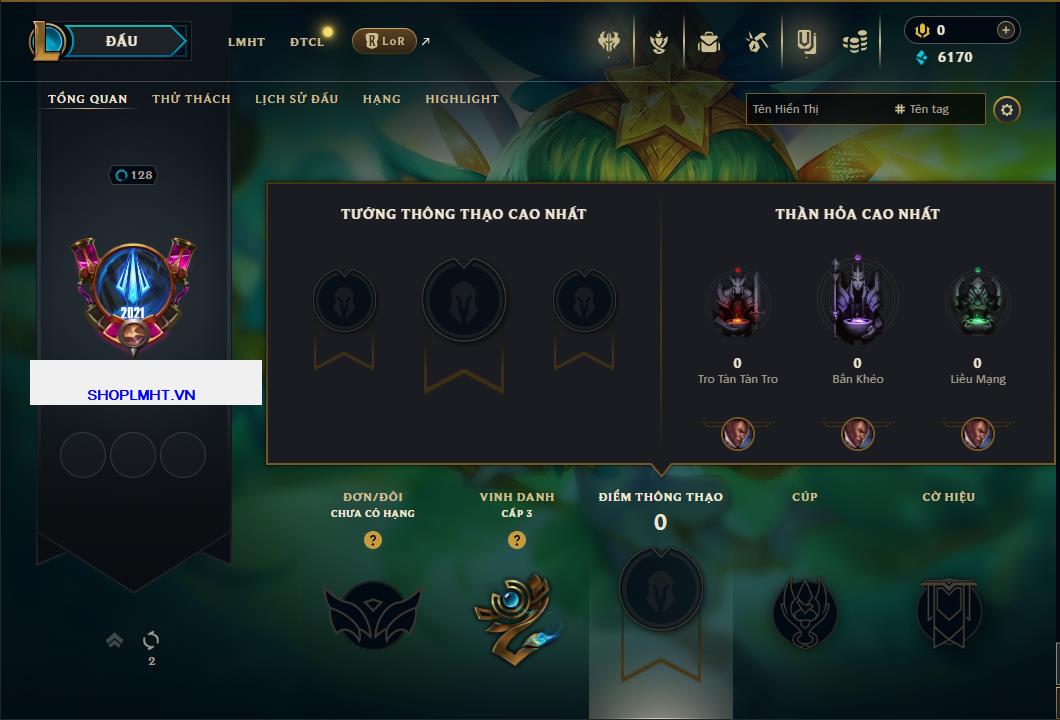
Task: Open the backpack collection icon
Action: tap(709, 42)
